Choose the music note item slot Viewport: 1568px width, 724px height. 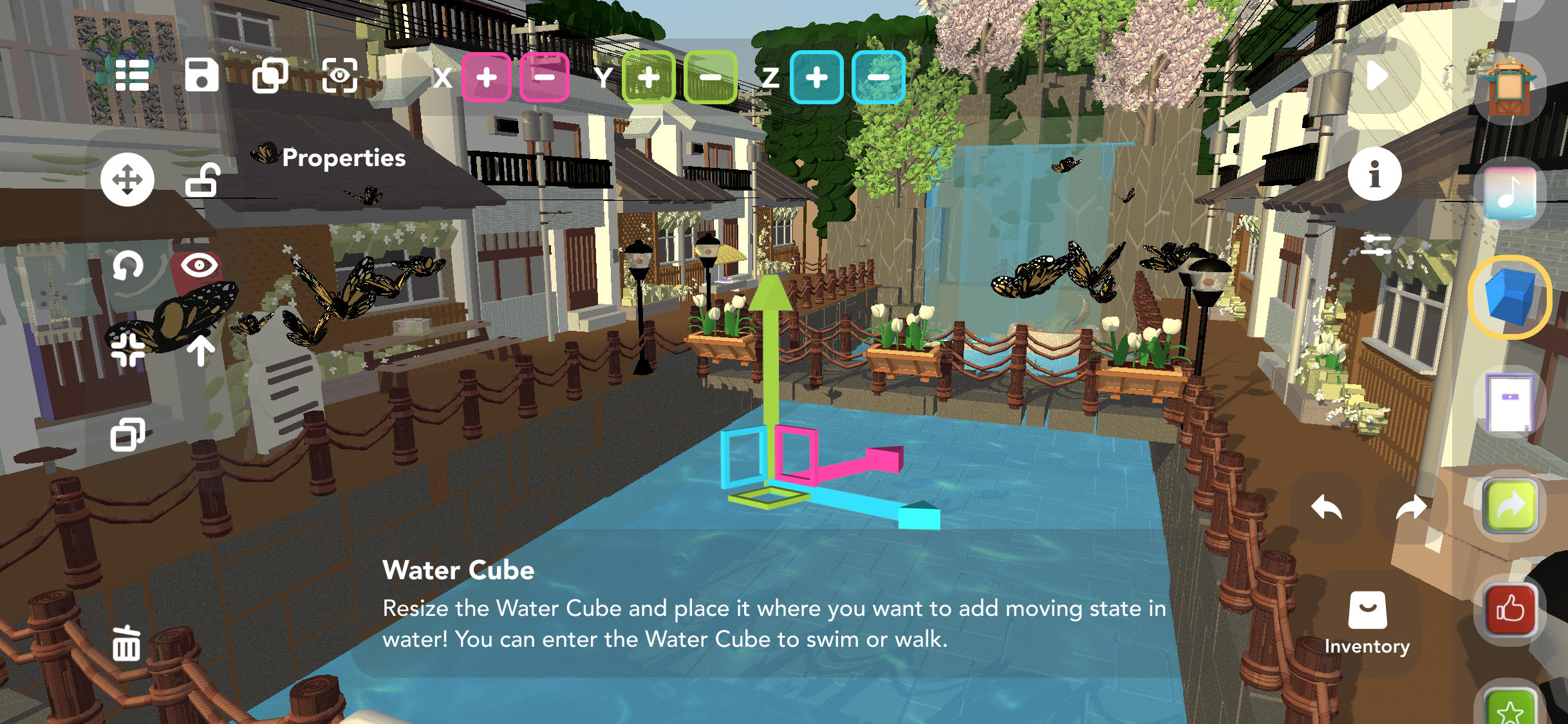(1510, 192)
